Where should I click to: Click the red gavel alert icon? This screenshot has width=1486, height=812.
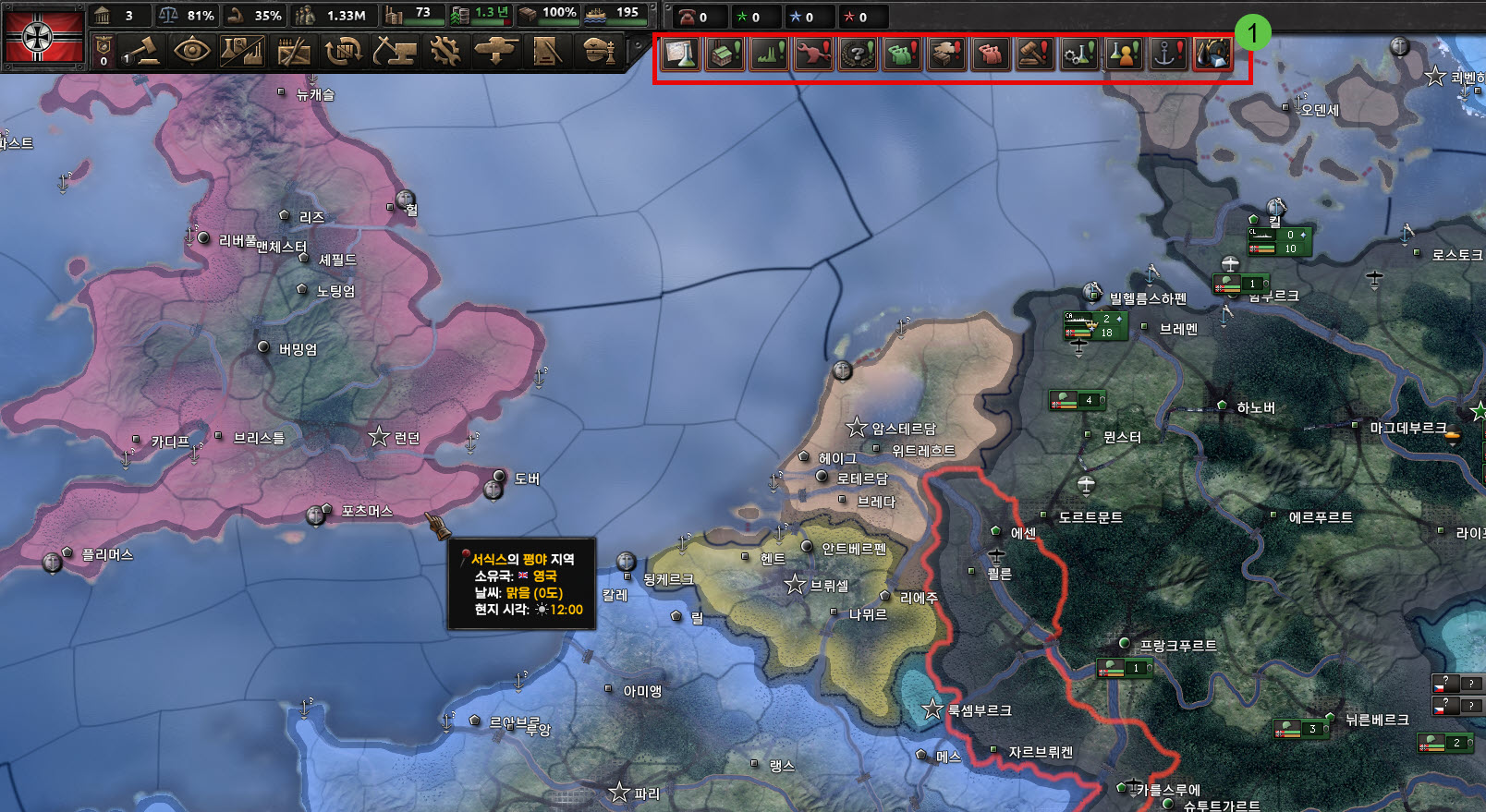1035,55
